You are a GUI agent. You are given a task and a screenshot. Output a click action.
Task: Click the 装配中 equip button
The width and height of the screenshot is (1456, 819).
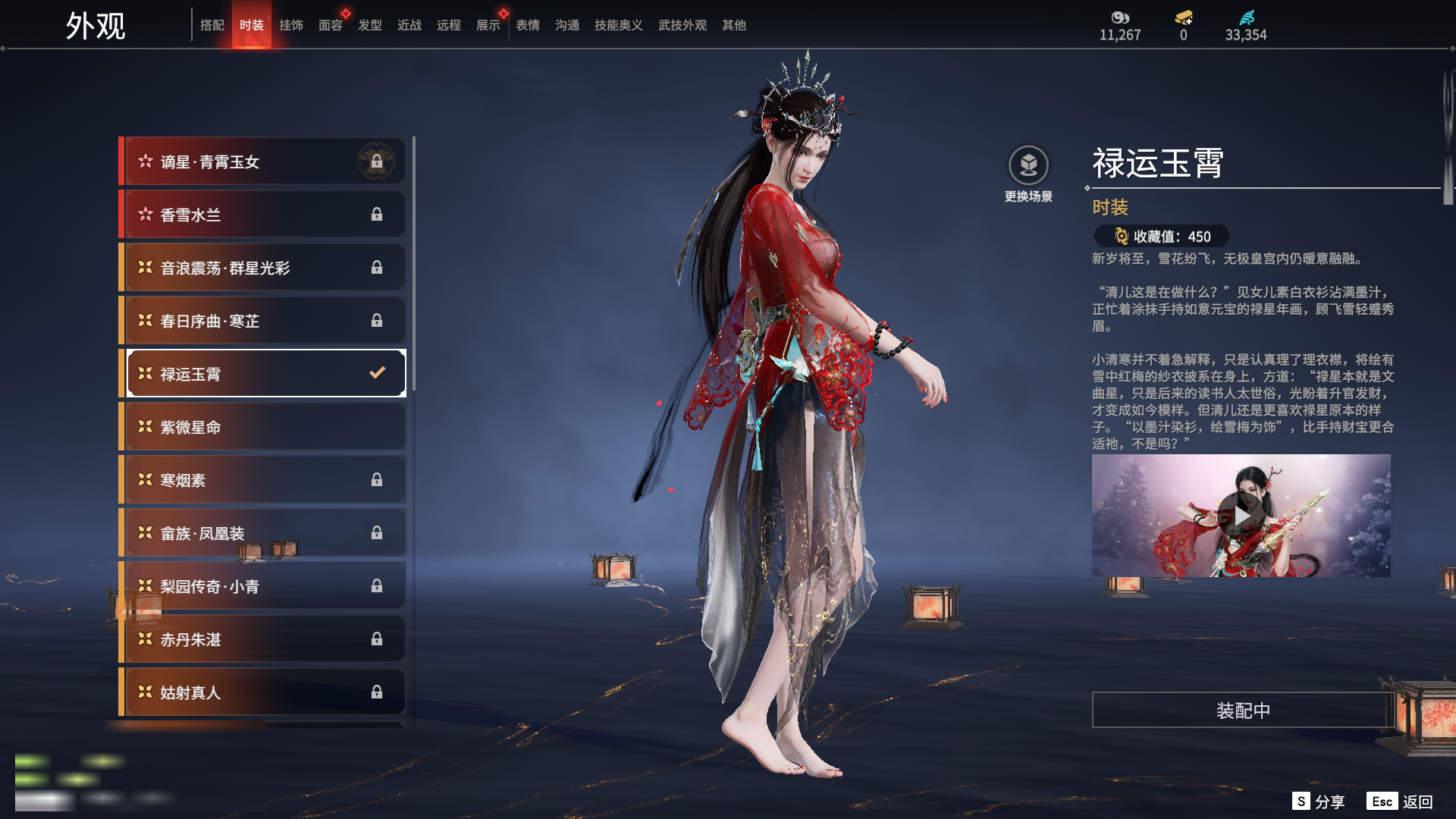(1243, 711)
